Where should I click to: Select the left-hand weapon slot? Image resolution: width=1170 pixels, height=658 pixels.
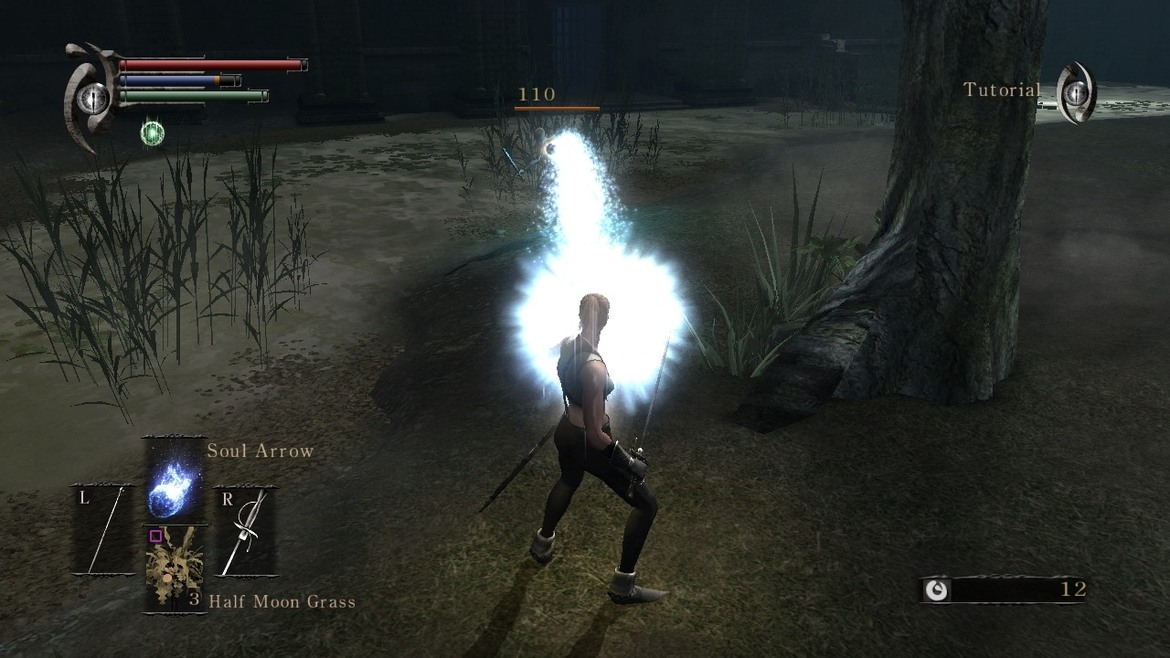coord(103,530)
